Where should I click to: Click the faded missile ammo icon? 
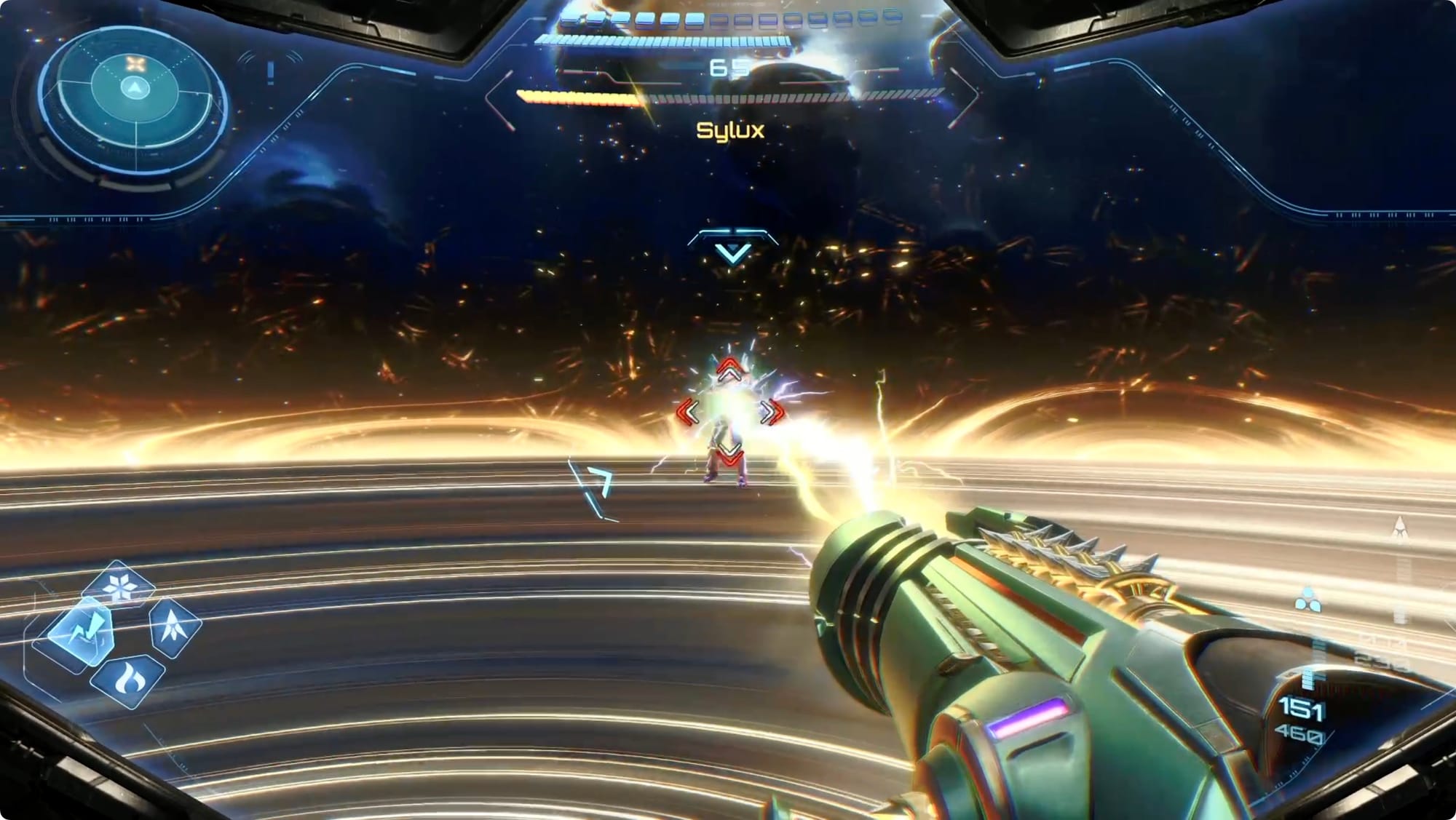1399,530
